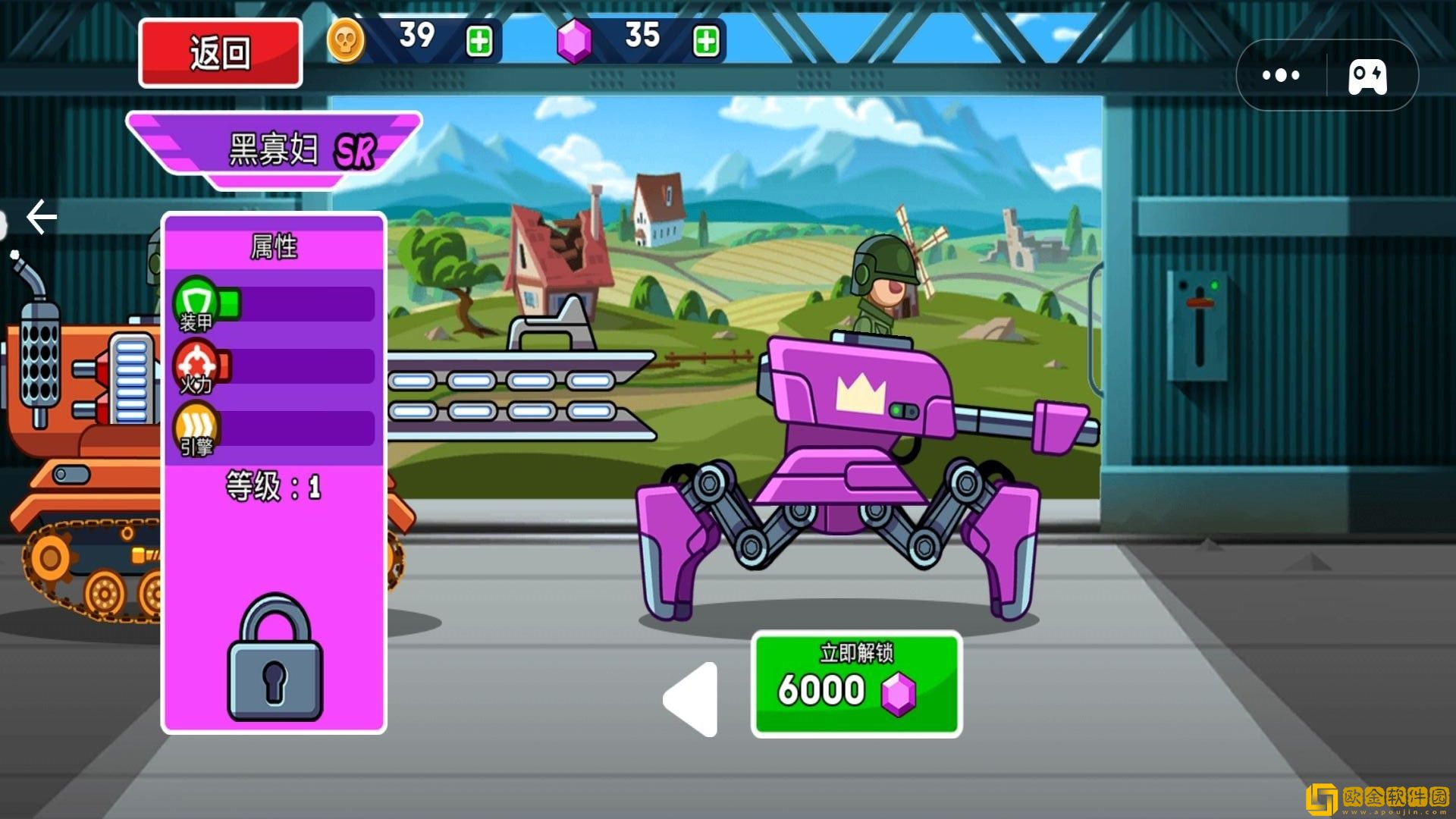The image size is (1456, 819).
Task: Select the orange engine 引擎 attribute icon
Action: pos(196,429)
